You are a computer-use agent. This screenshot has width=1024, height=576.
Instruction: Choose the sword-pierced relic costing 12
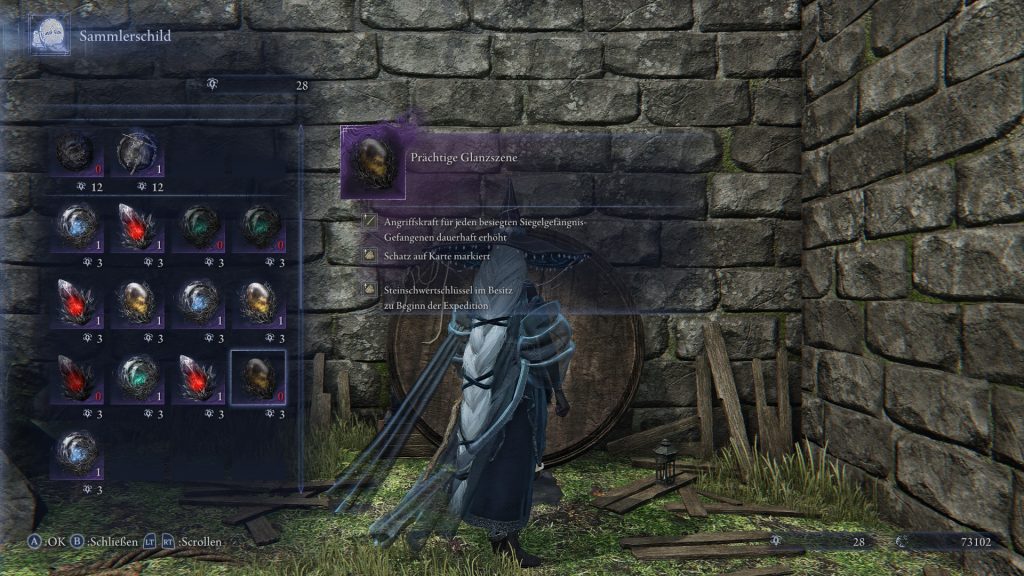pos(136,153)
